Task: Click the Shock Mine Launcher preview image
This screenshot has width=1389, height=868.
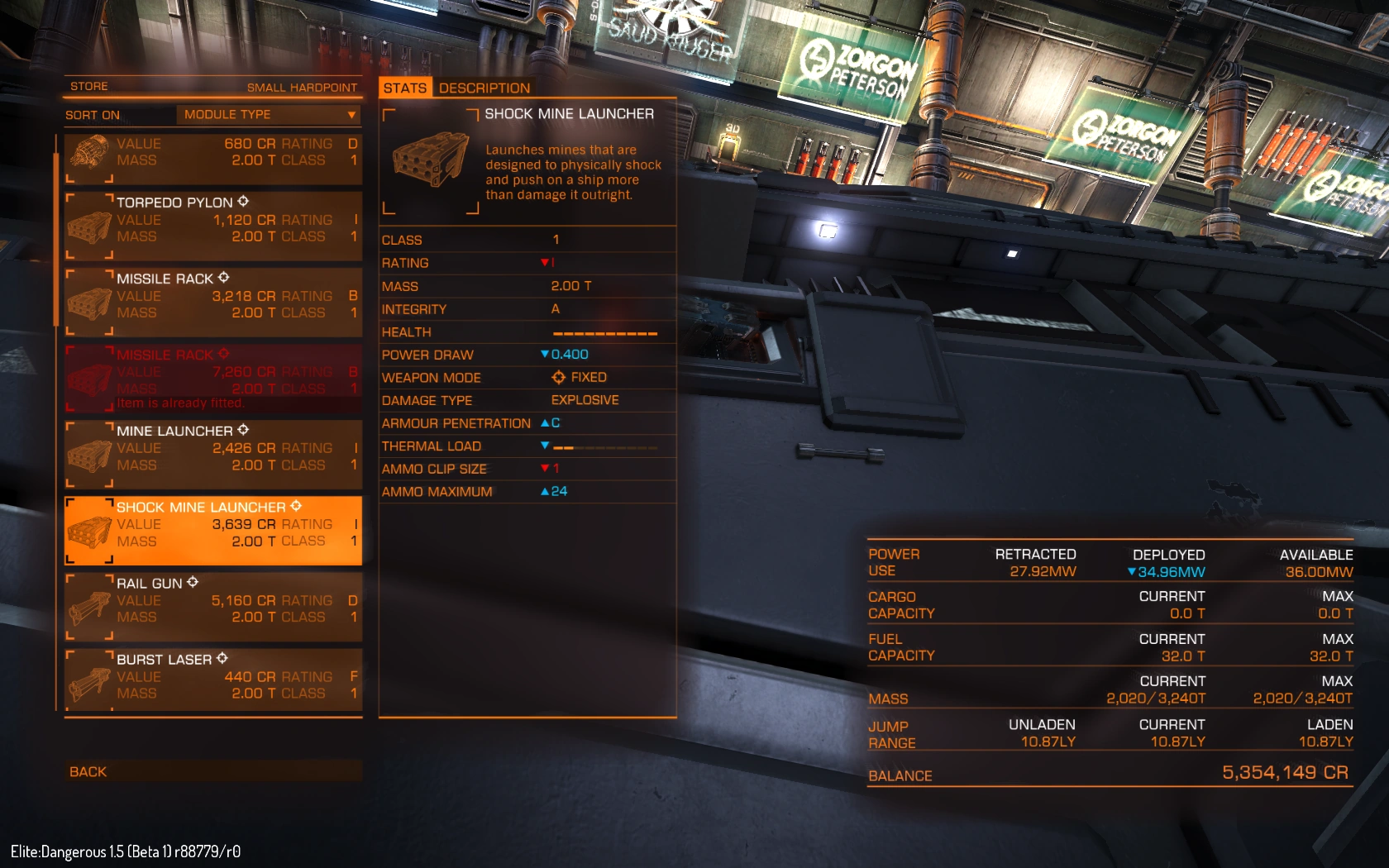Action: [430, 163]
